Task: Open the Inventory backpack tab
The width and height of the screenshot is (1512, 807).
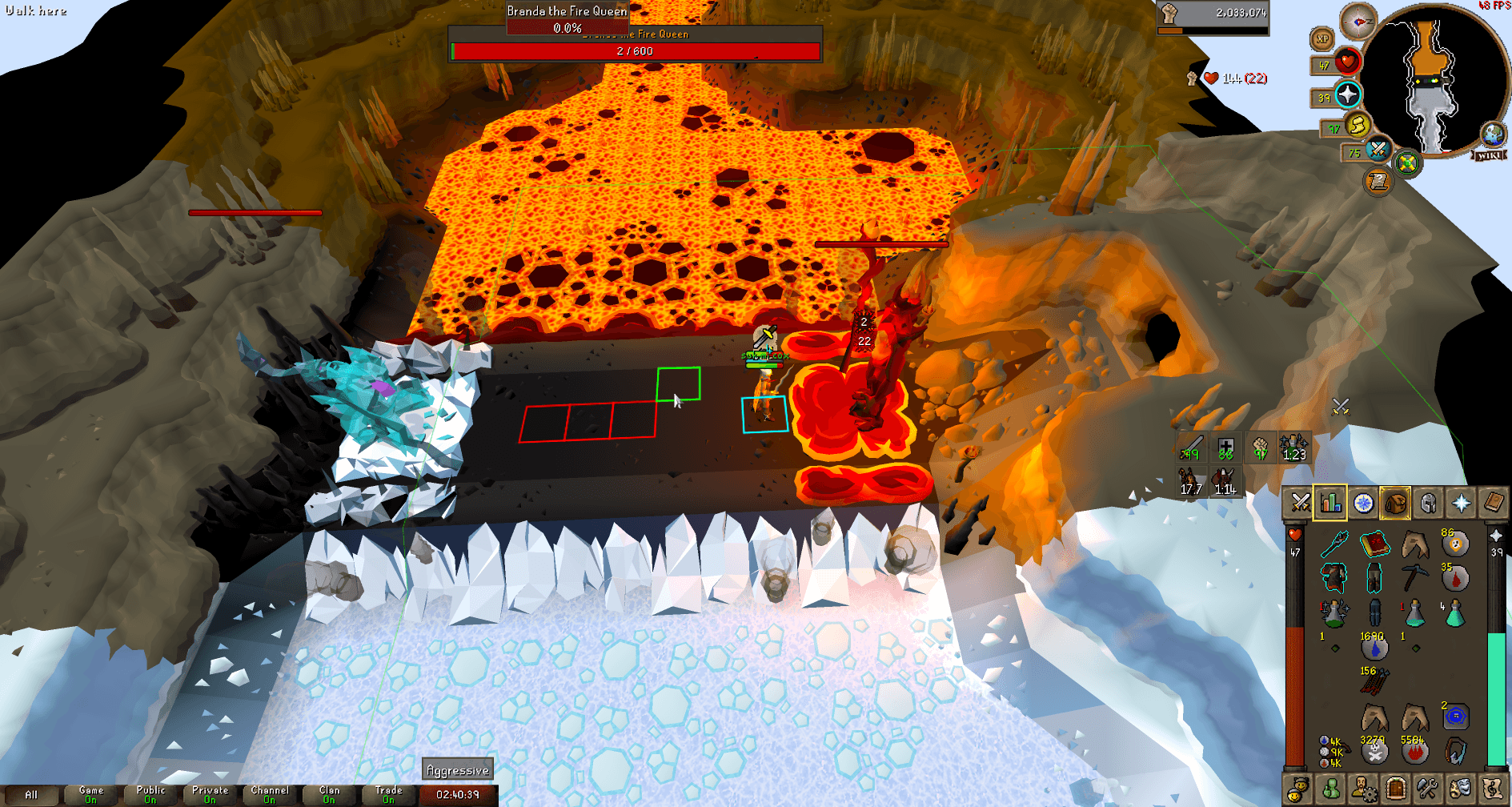Action: pyautogui.click(x=1395, y=504)
